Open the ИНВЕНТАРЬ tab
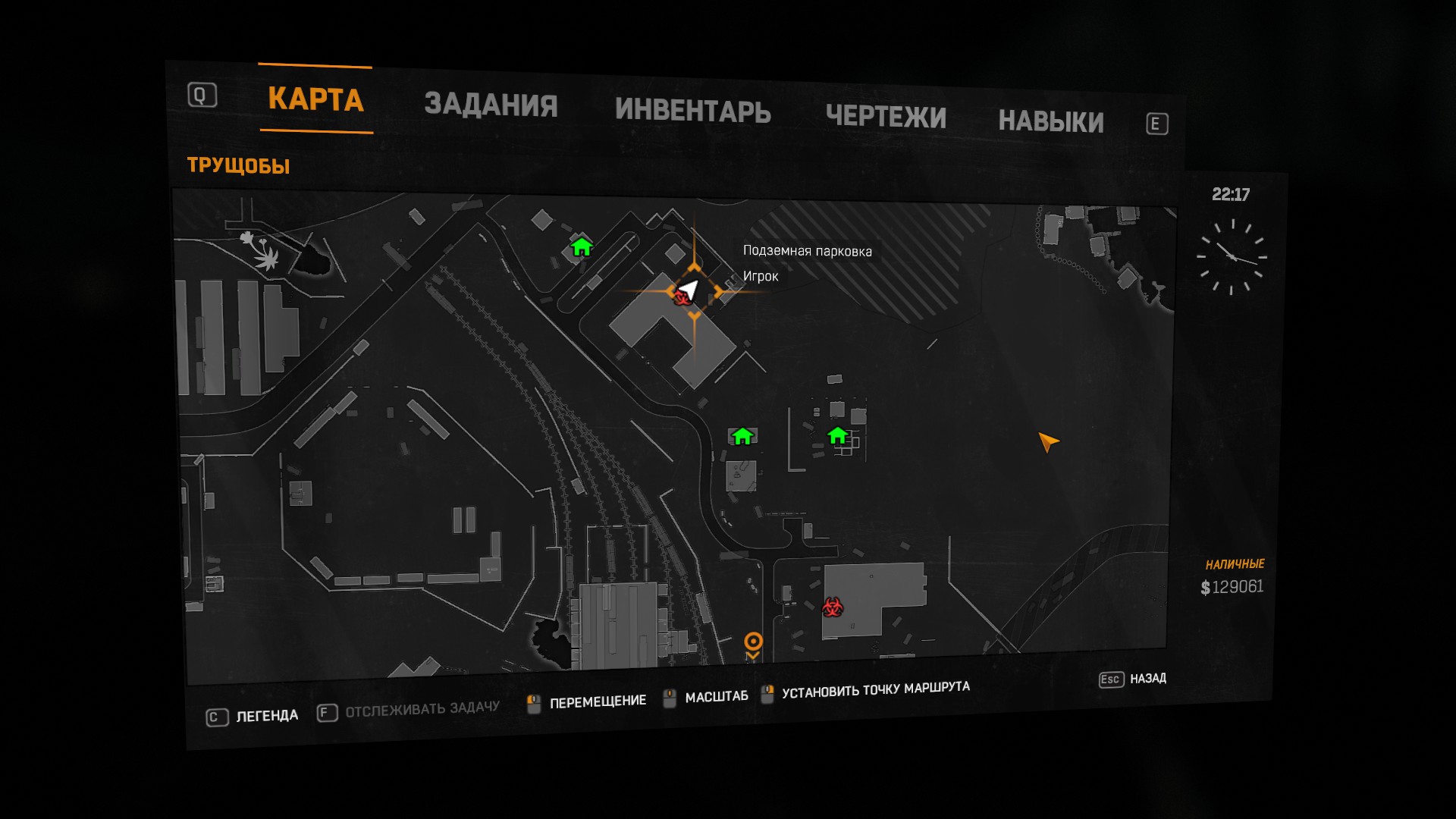The image size is (1456, 819). point(694,112)
